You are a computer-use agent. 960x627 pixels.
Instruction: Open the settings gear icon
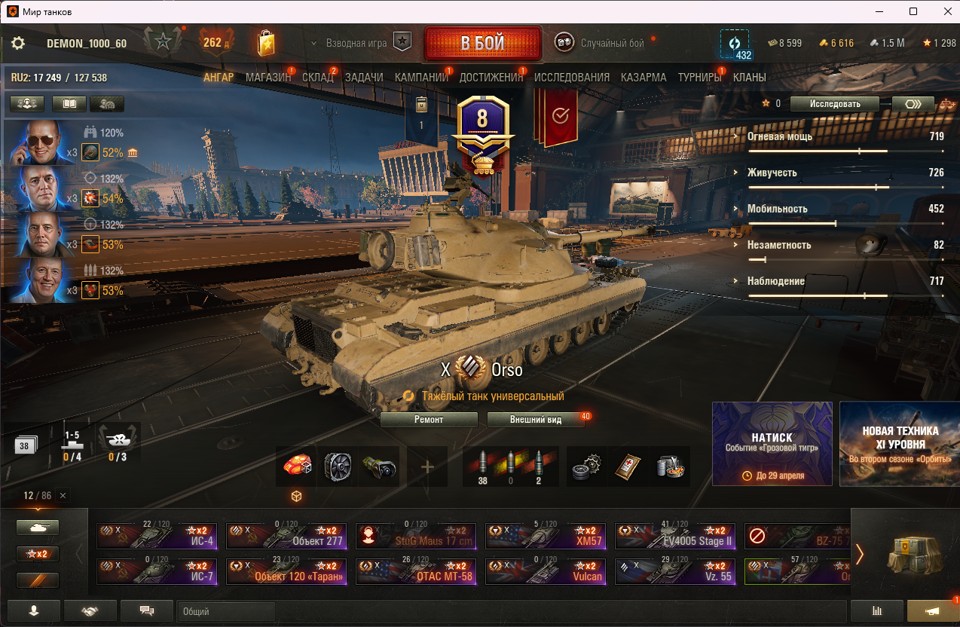(x=18, y=44)
